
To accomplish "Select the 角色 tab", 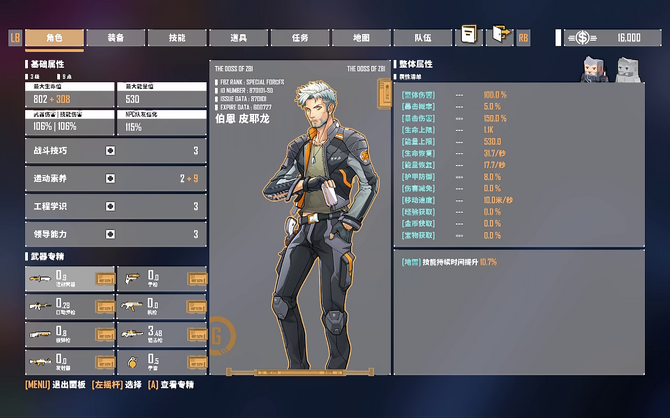I will 54,37.
